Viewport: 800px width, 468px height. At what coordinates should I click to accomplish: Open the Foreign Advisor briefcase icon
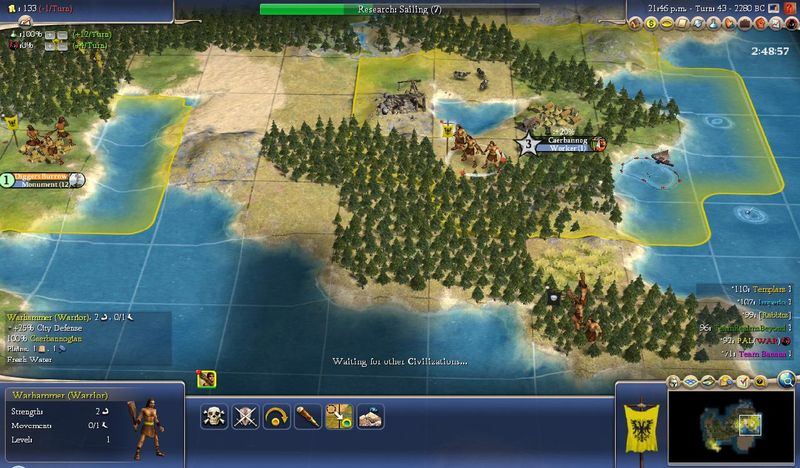click(746, 20)
